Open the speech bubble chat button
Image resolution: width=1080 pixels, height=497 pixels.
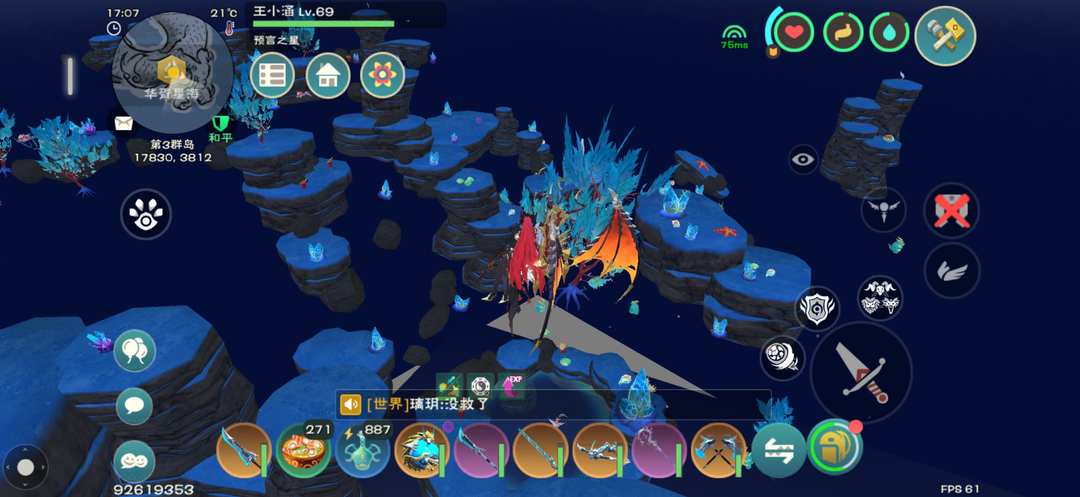click(x=134, y=406)
